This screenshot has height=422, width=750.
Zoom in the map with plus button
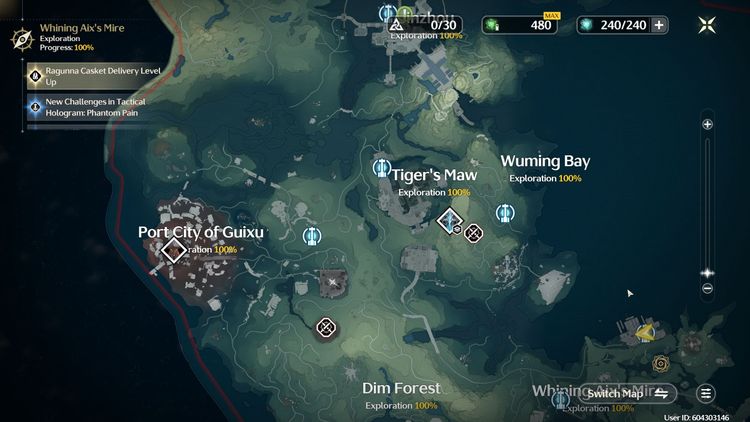[x=707, y=125]
